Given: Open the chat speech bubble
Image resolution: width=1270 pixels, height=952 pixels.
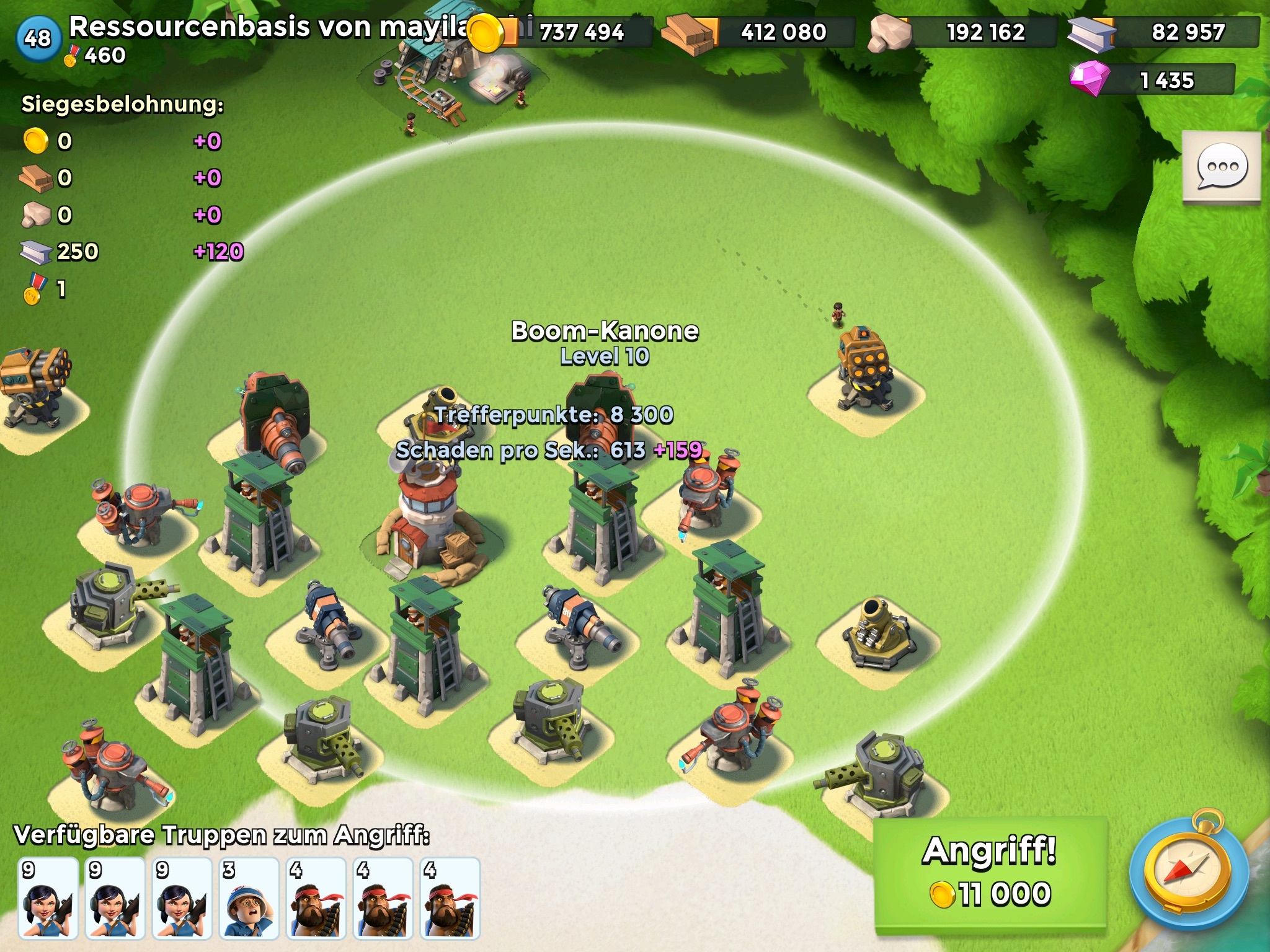Looking at the screenshot, I should point(1222,167).
